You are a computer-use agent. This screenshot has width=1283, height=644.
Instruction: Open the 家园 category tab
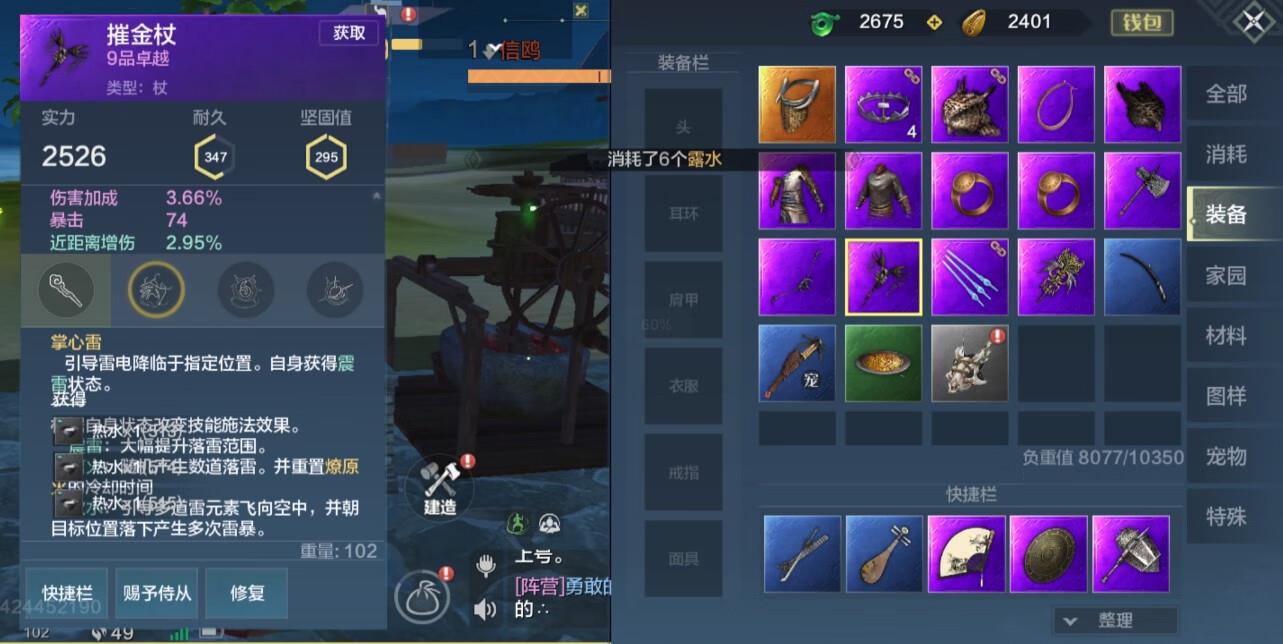[x=1226, y=275]
